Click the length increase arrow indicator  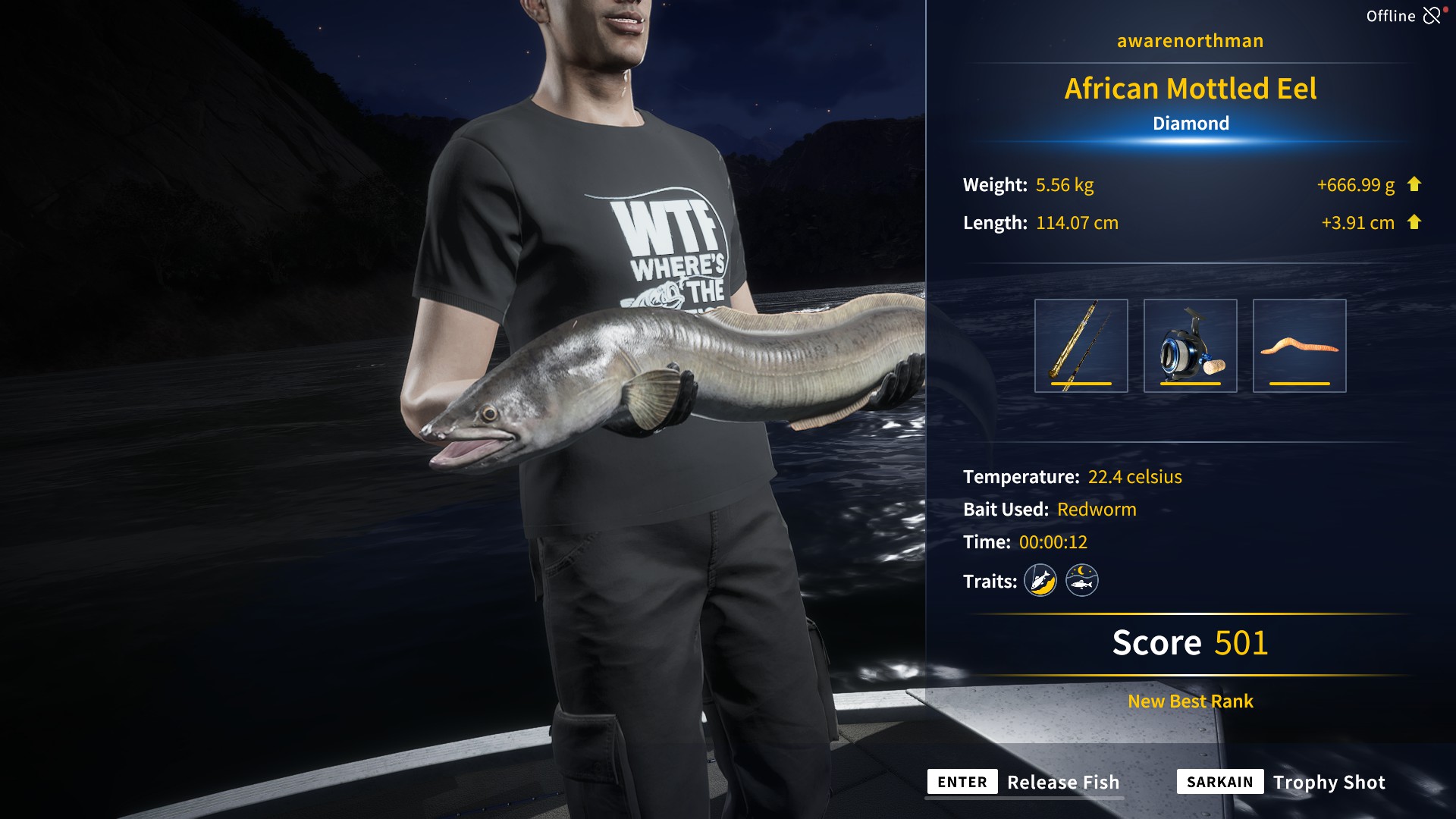(x=1415, y=222)
